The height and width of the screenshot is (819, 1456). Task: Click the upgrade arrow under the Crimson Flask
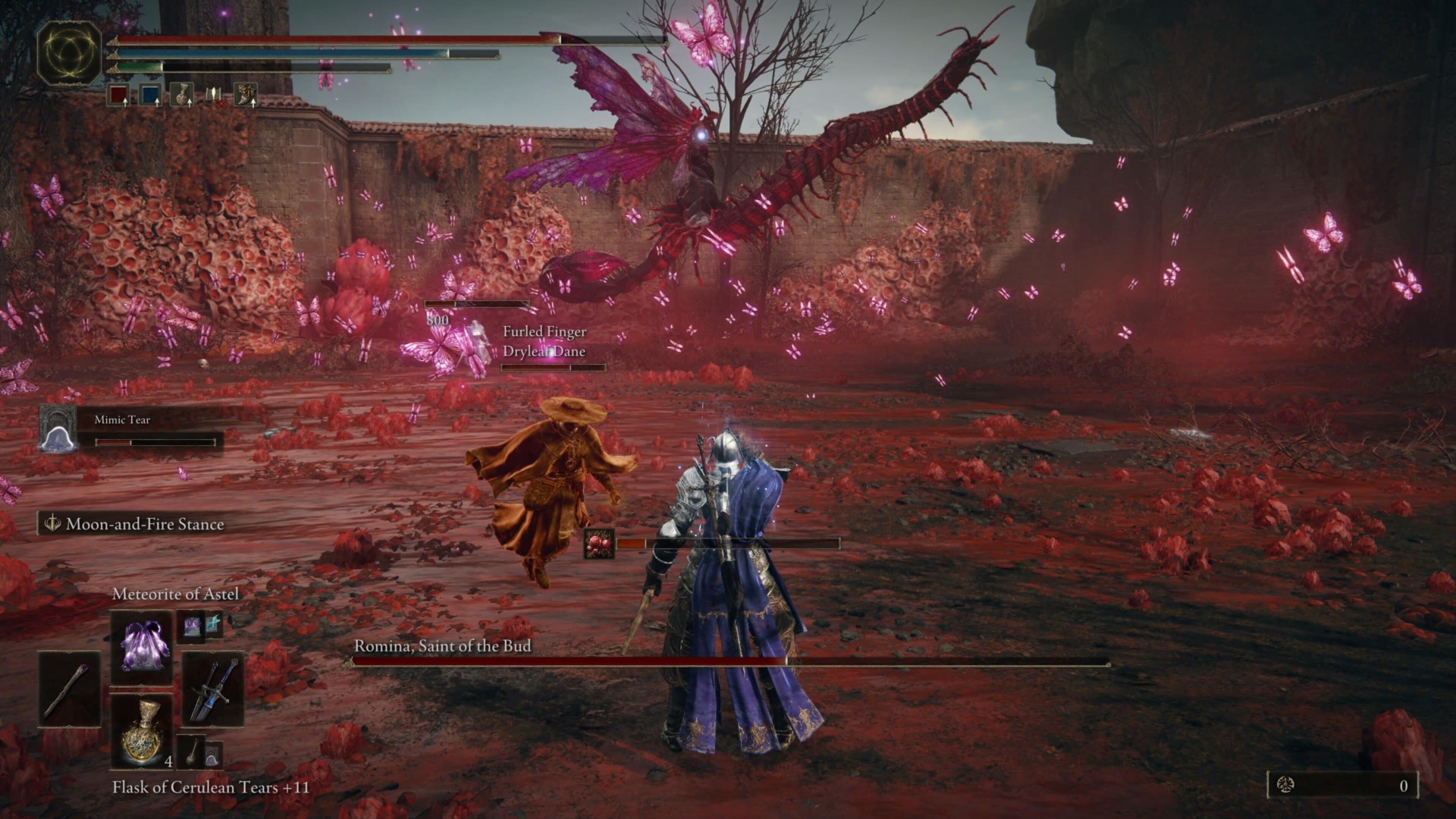point(125,103)
